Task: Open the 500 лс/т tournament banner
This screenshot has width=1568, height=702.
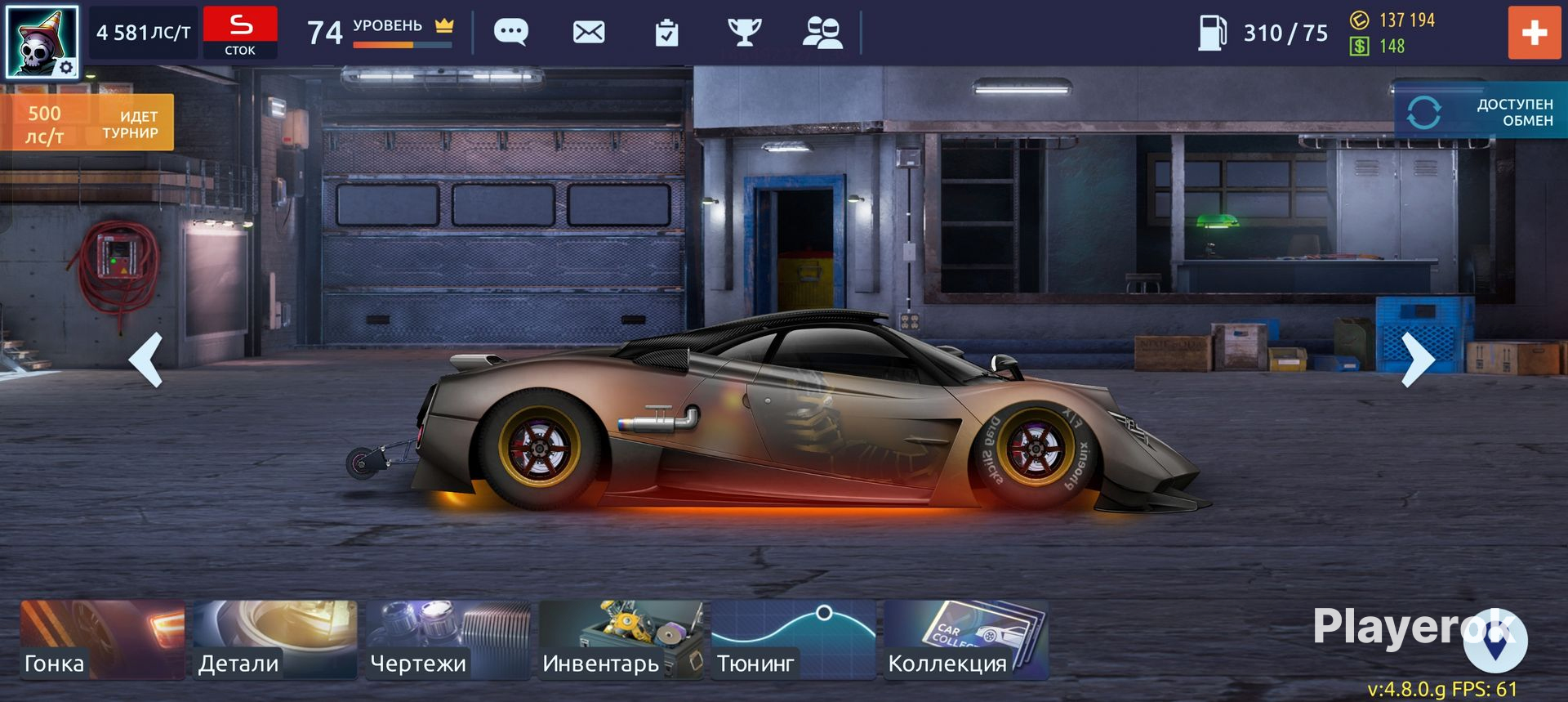Action: point(87,123)
